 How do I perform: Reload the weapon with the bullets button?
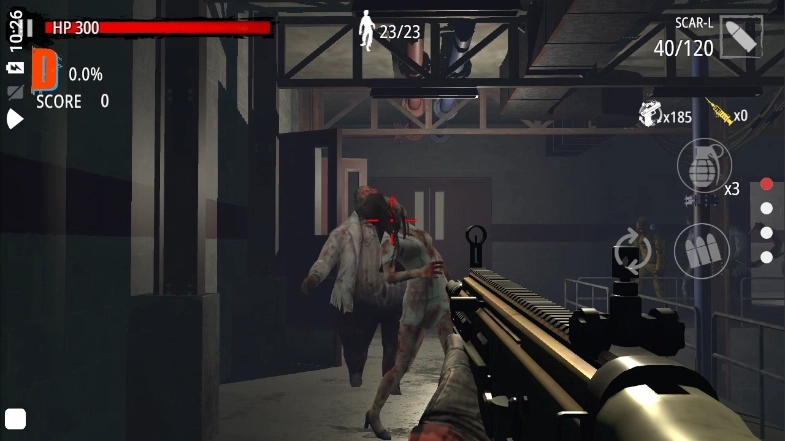point(701,250)
